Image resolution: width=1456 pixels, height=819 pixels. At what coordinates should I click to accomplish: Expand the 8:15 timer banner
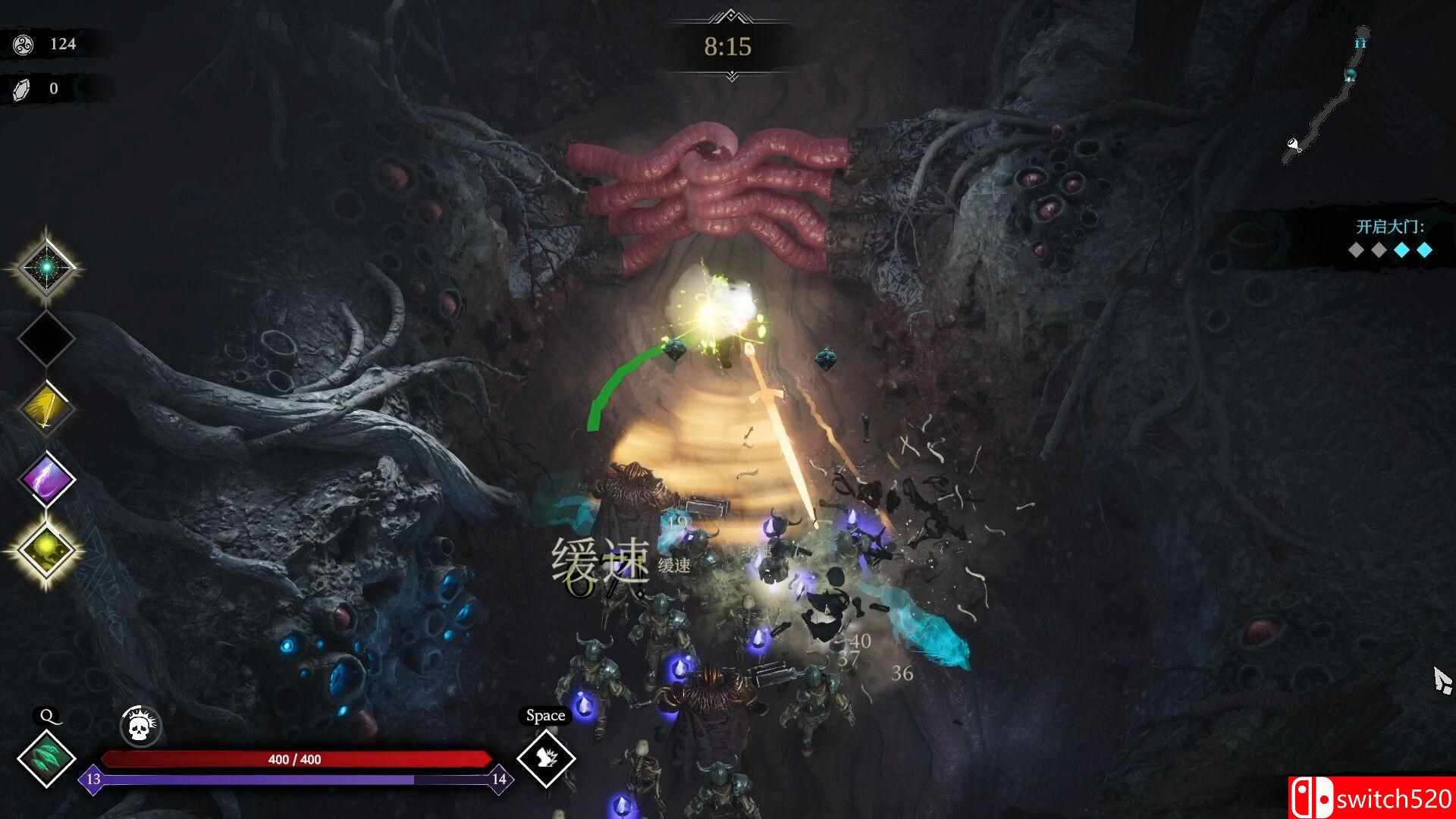[727, 49]
